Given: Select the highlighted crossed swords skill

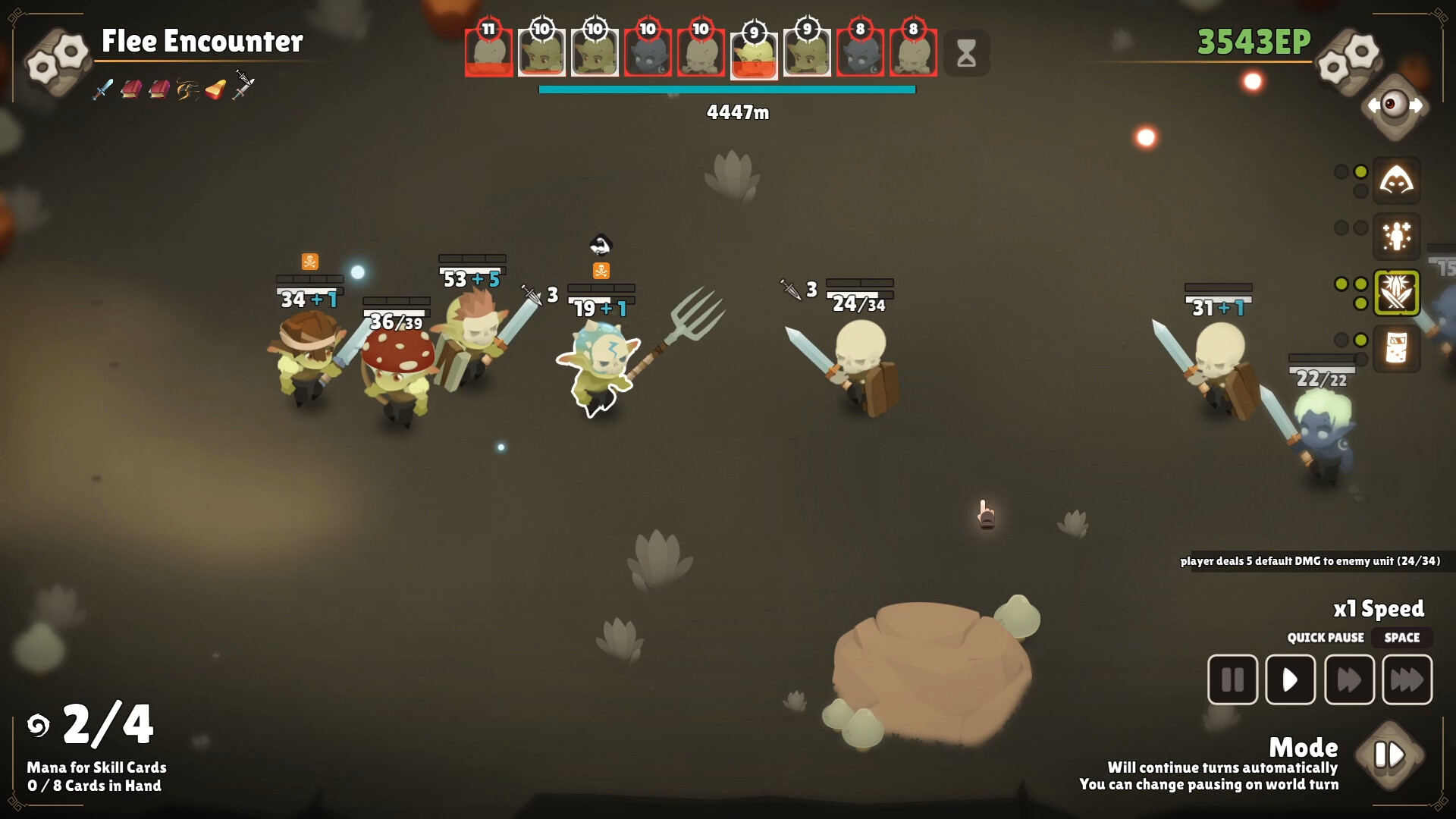Looking at the screenshot, I should coord(1396,293).
